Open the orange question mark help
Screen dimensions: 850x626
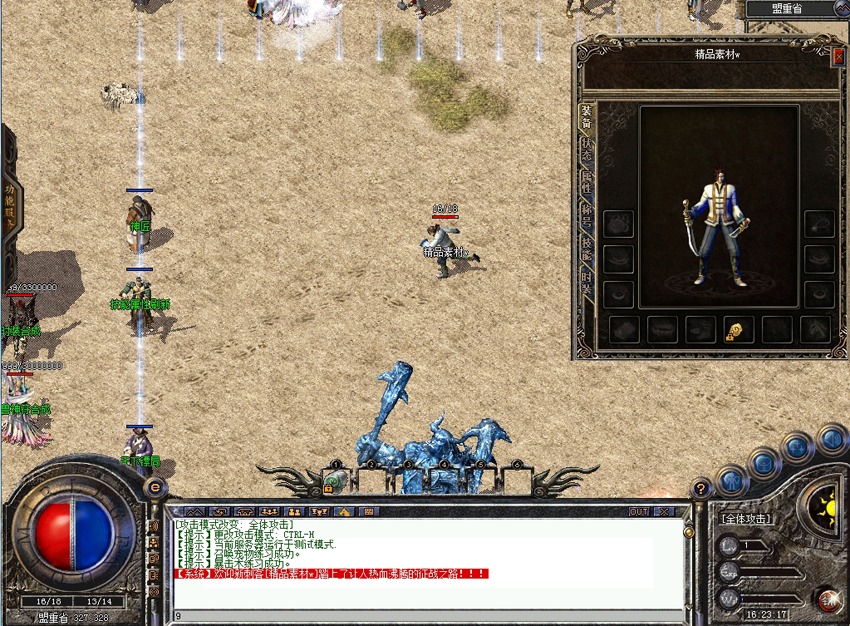point(702,488)
